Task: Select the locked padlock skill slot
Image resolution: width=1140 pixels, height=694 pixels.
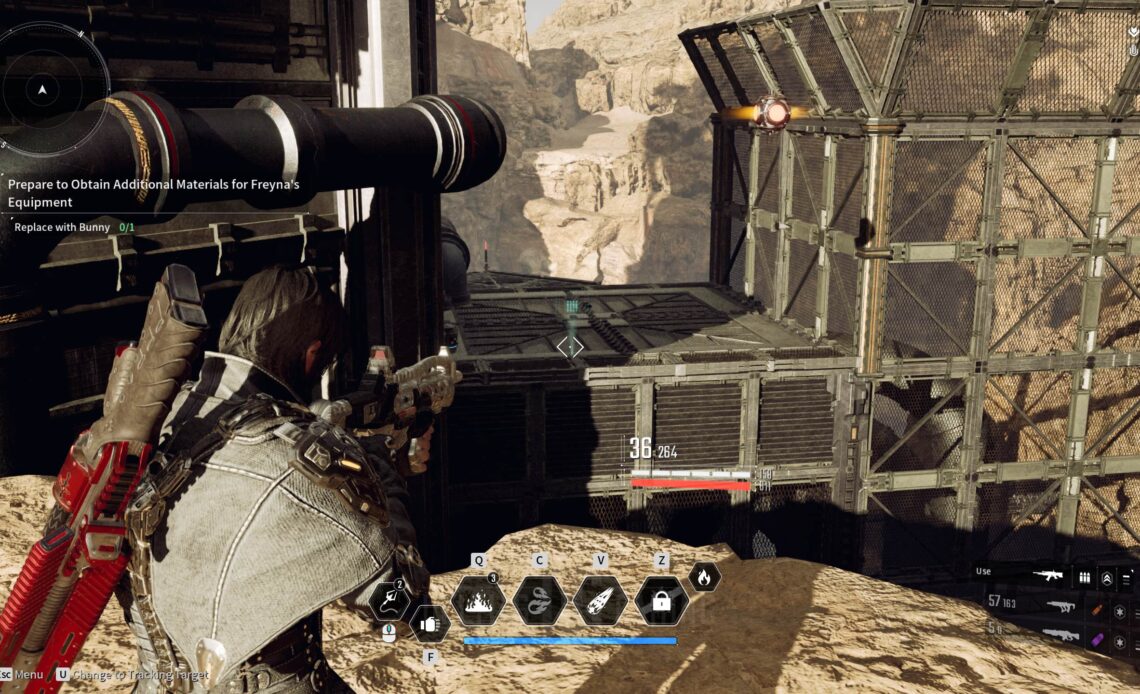Action: (661, 601)
